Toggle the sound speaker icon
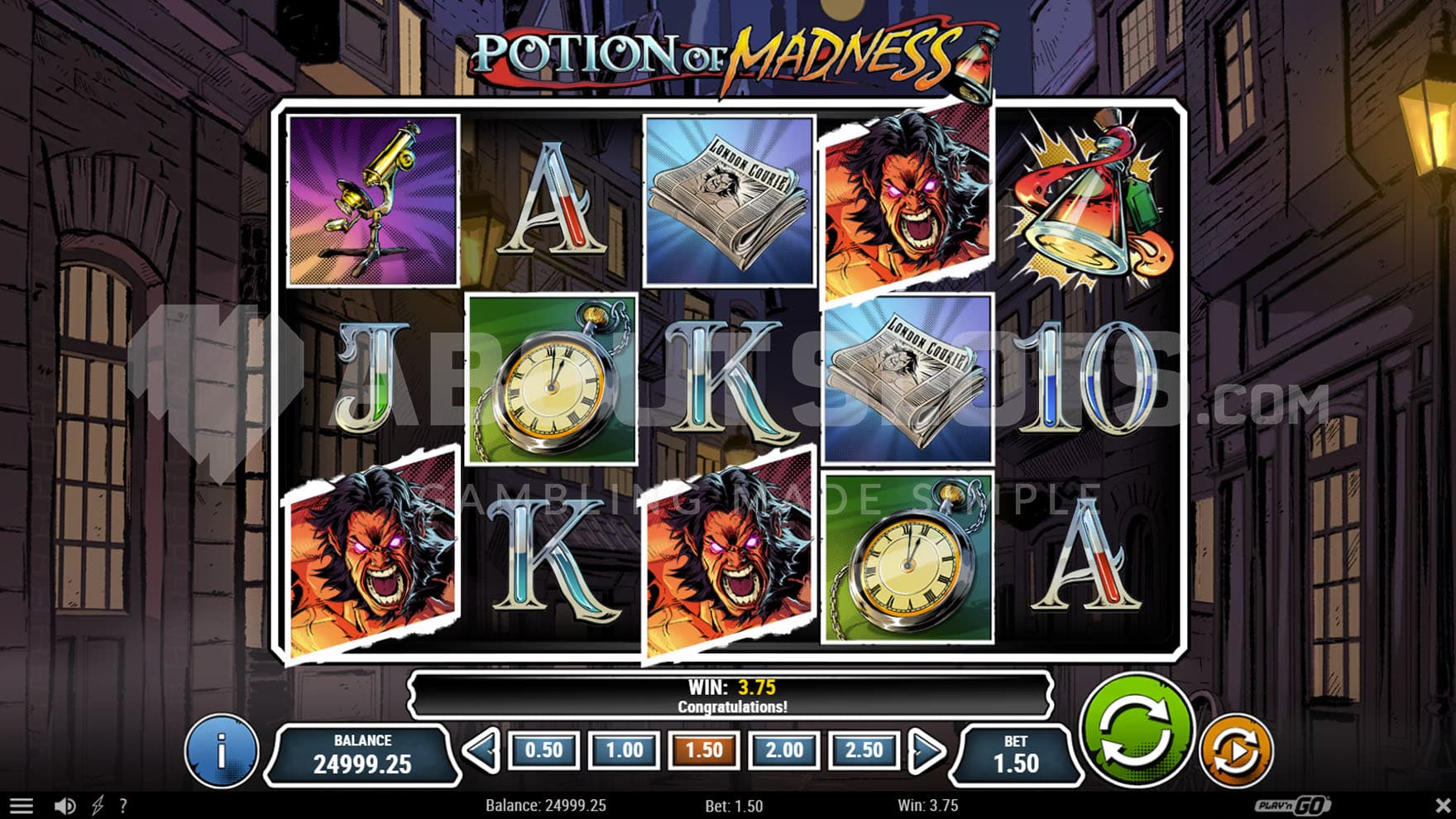 click(x=65, y=806)
